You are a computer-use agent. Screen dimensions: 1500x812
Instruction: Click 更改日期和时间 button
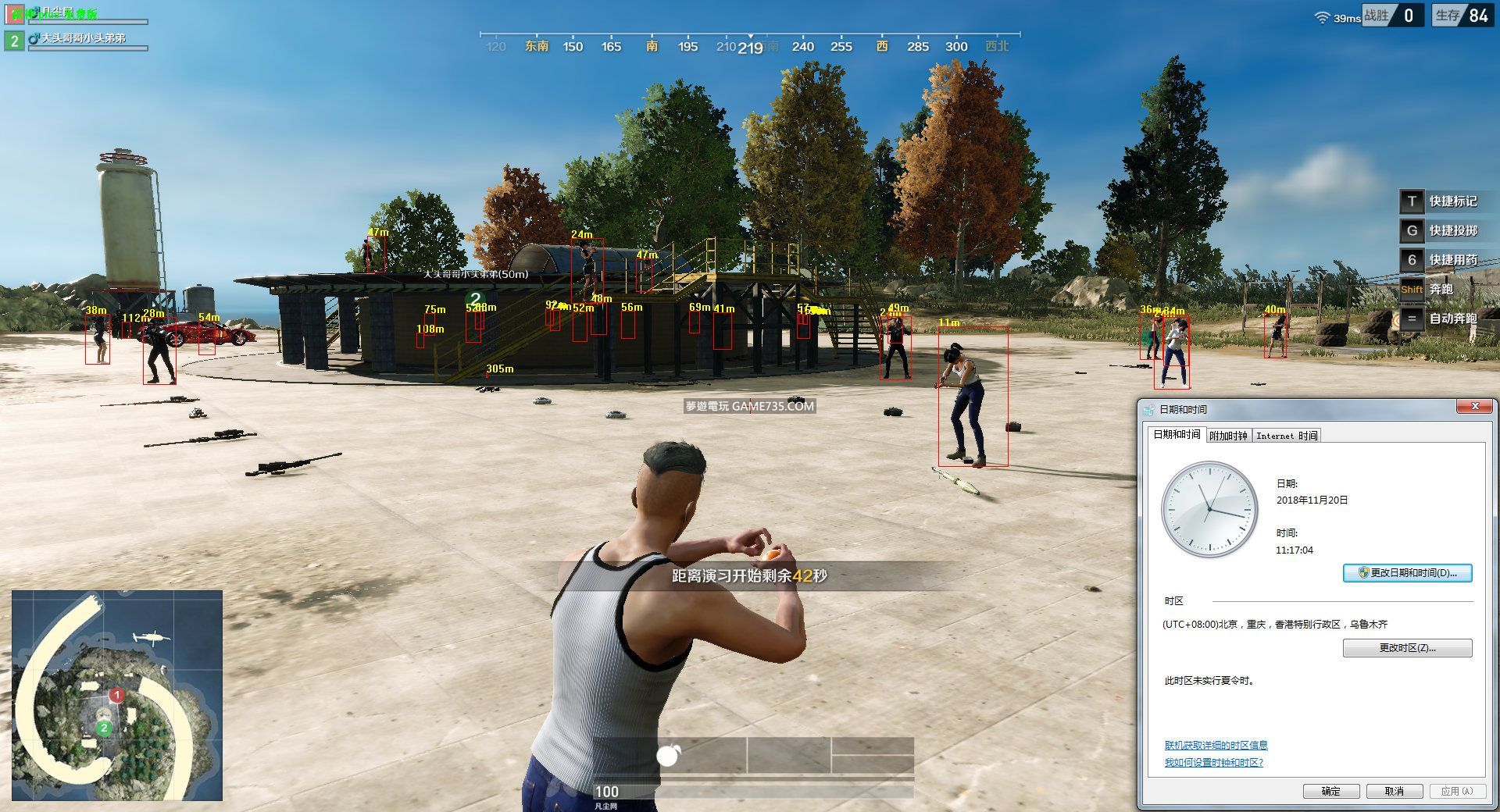[1407, 573]
